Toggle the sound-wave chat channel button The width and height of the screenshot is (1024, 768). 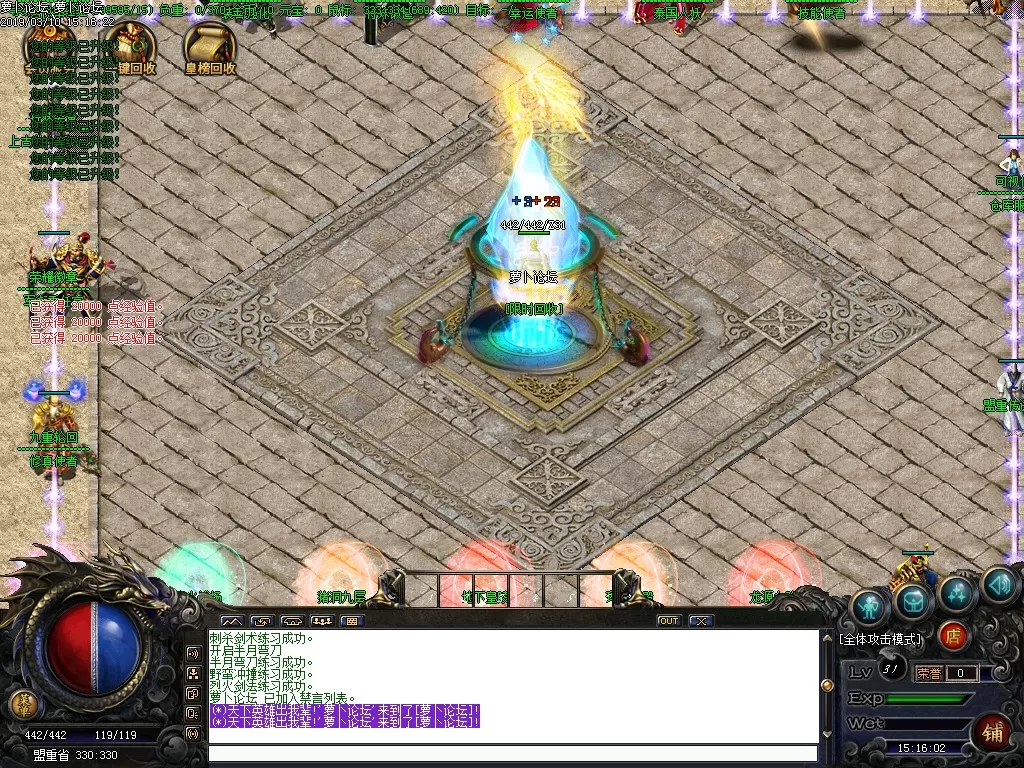pos(192,653)
